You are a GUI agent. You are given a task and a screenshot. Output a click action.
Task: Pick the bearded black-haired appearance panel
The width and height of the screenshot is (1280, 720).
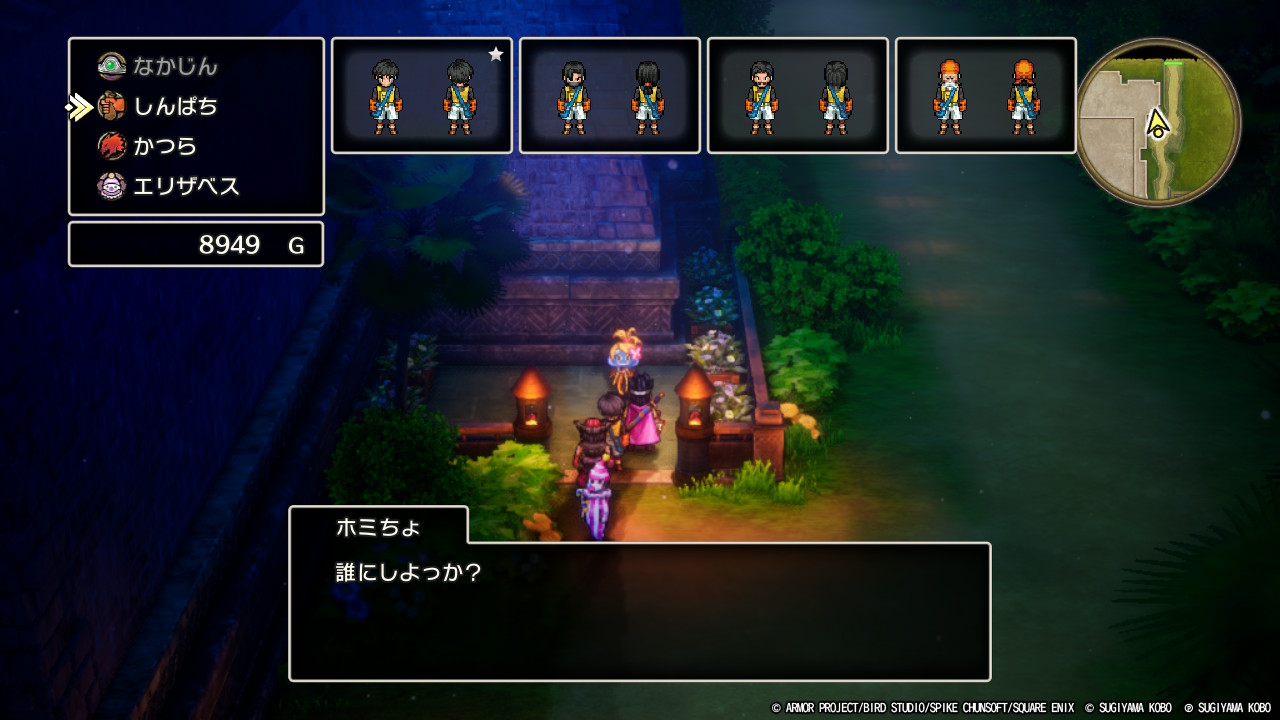tap(797, 96)
